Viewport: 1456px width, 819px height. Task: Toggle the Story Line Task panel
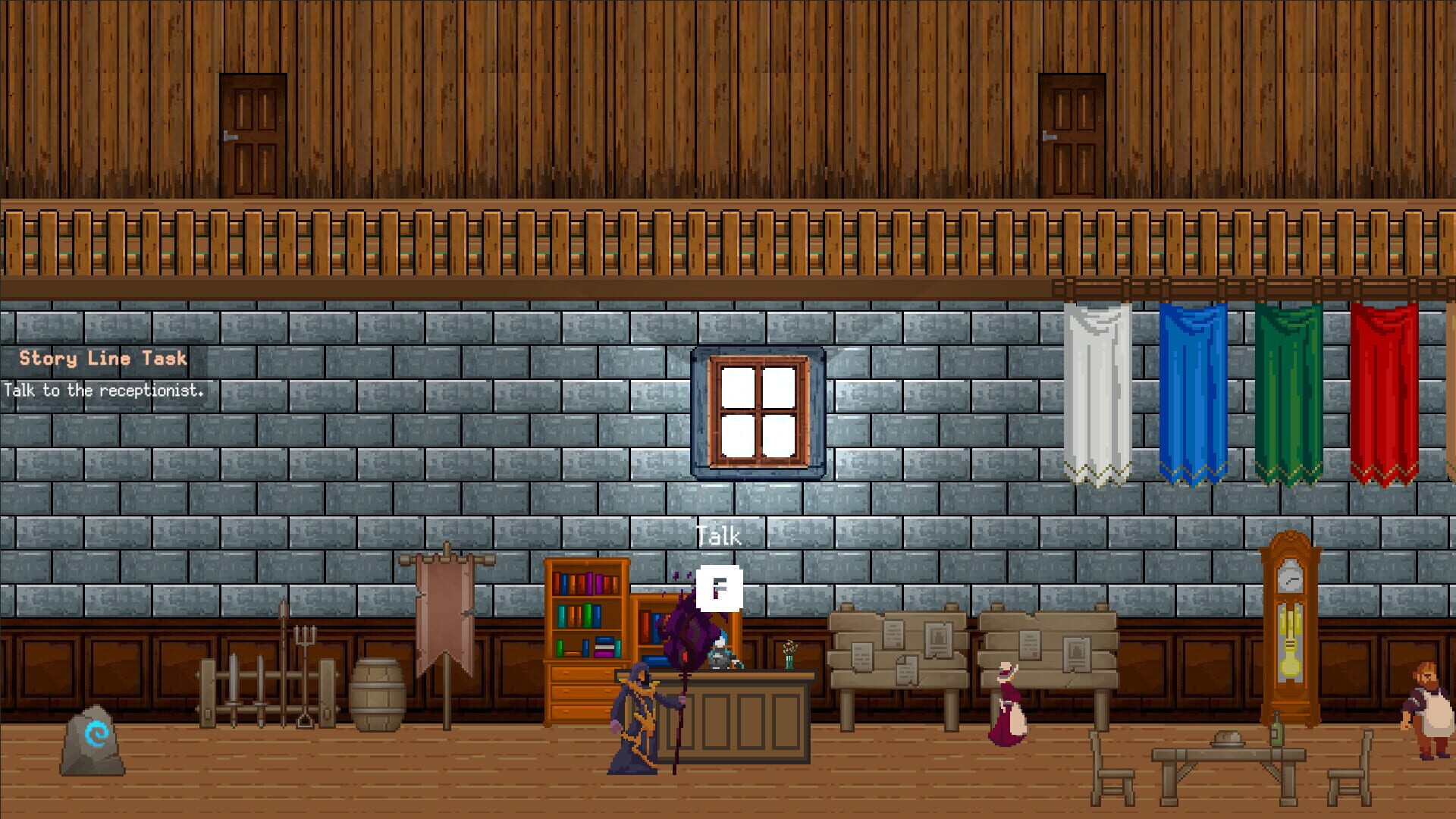tap(102, 359)
